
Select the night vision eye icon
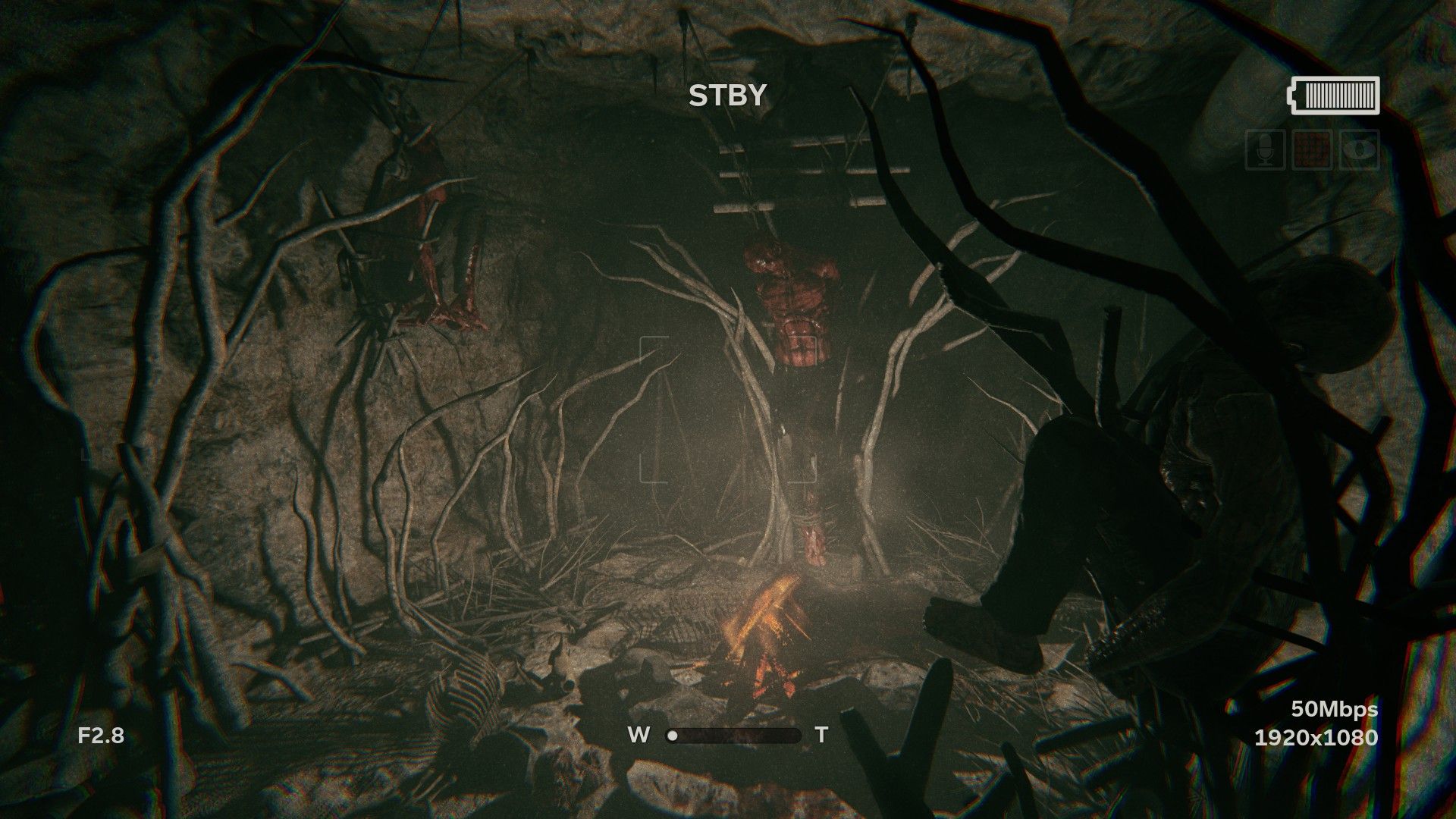pyautogui.click(x=1359, y=149)
